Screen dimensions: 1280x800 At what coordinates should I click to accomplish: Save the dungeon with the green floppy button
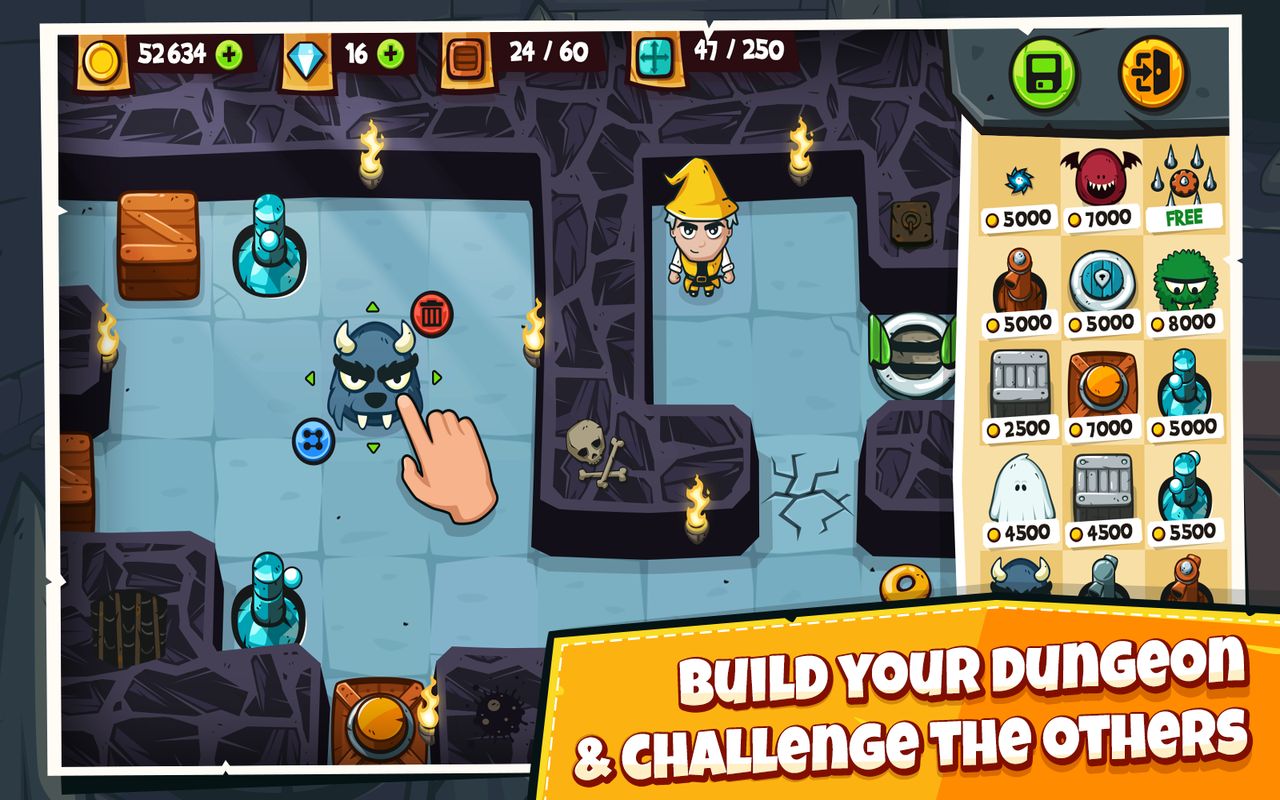1041,71
